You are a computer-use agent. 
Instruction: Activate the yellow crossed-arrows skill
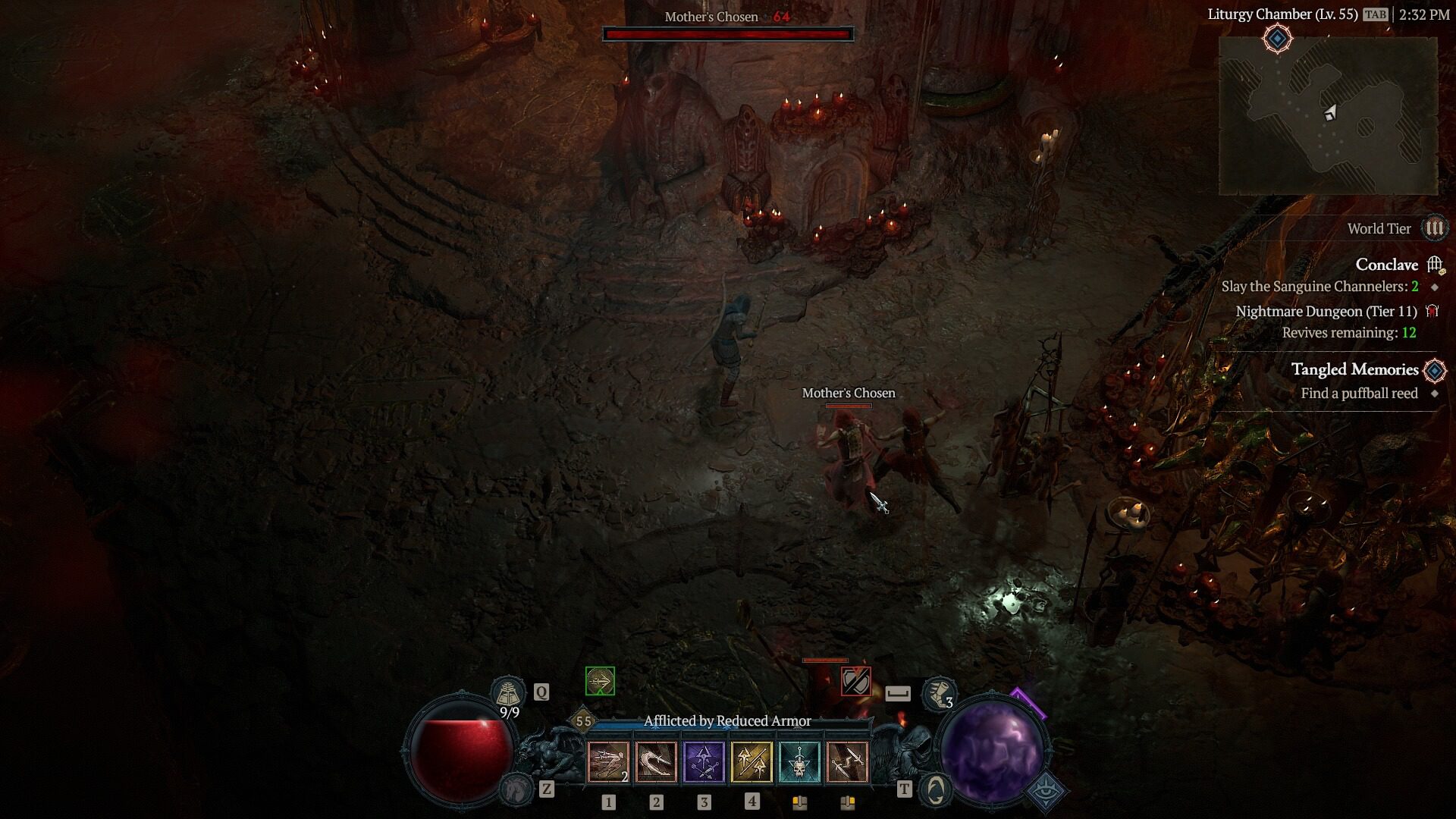coord(752,761)
